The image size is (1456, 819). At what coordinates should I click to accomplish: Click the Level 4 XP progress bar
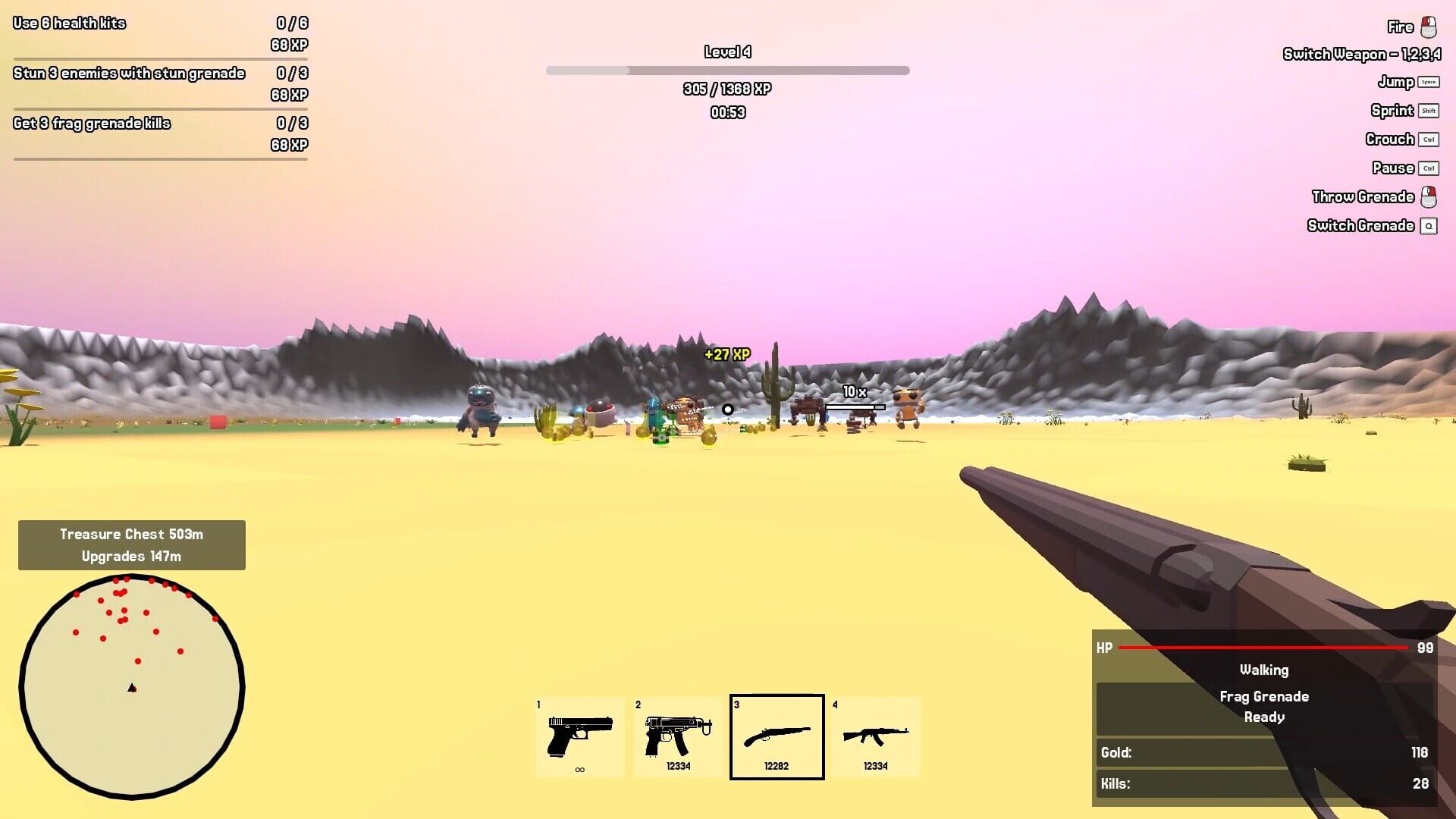(x=727, y=70)
